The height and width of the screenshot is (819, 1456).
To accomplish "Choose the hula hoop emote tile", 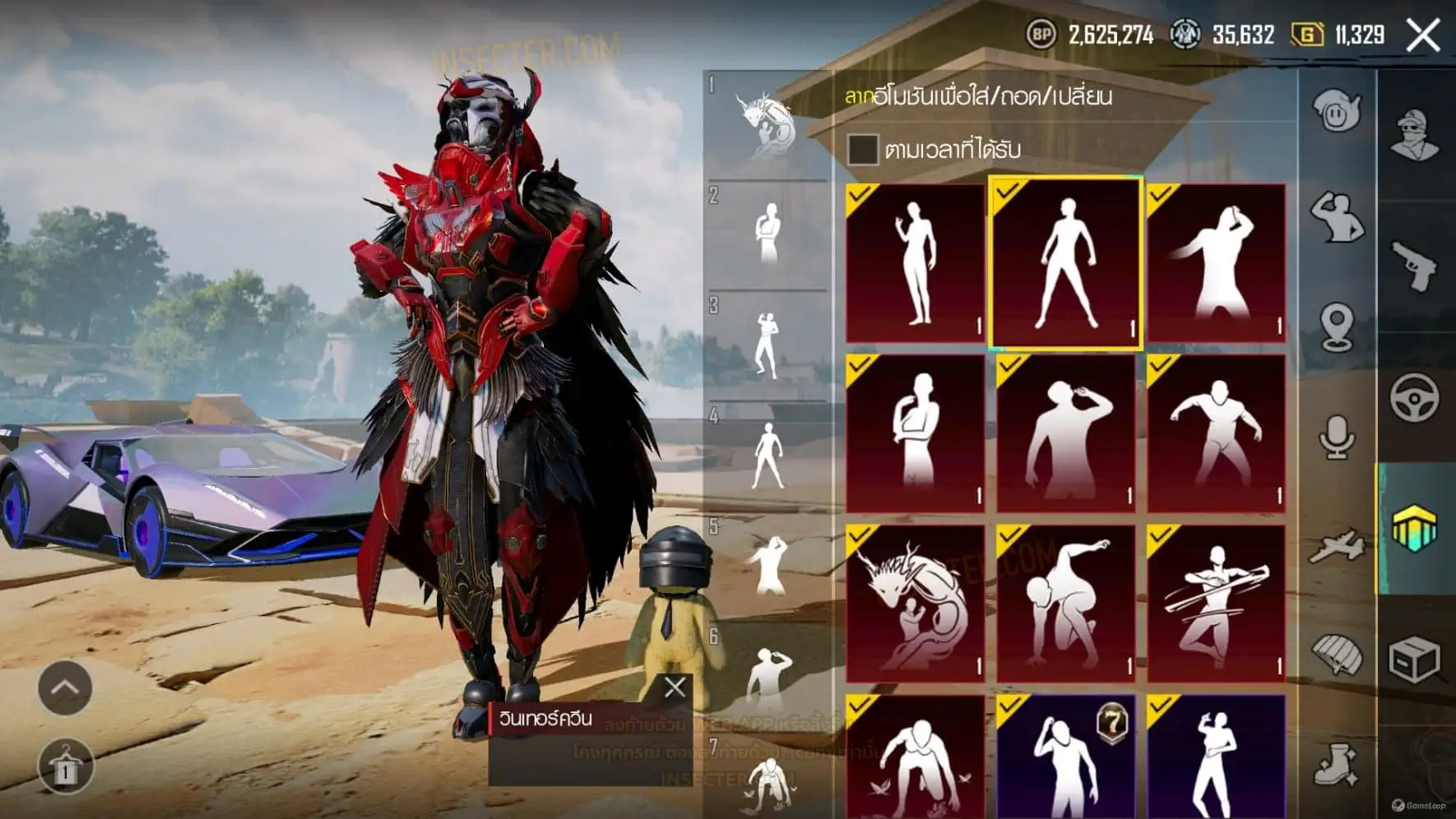I will 1216,604.
